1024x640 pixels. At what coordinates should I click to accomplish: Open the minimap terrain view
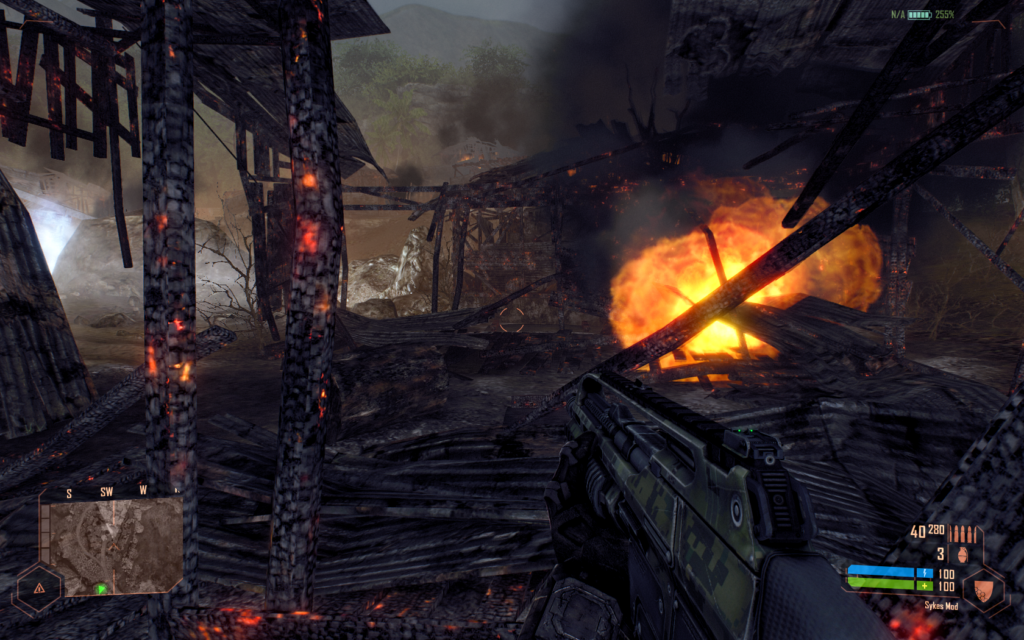(x=111, y=544)
